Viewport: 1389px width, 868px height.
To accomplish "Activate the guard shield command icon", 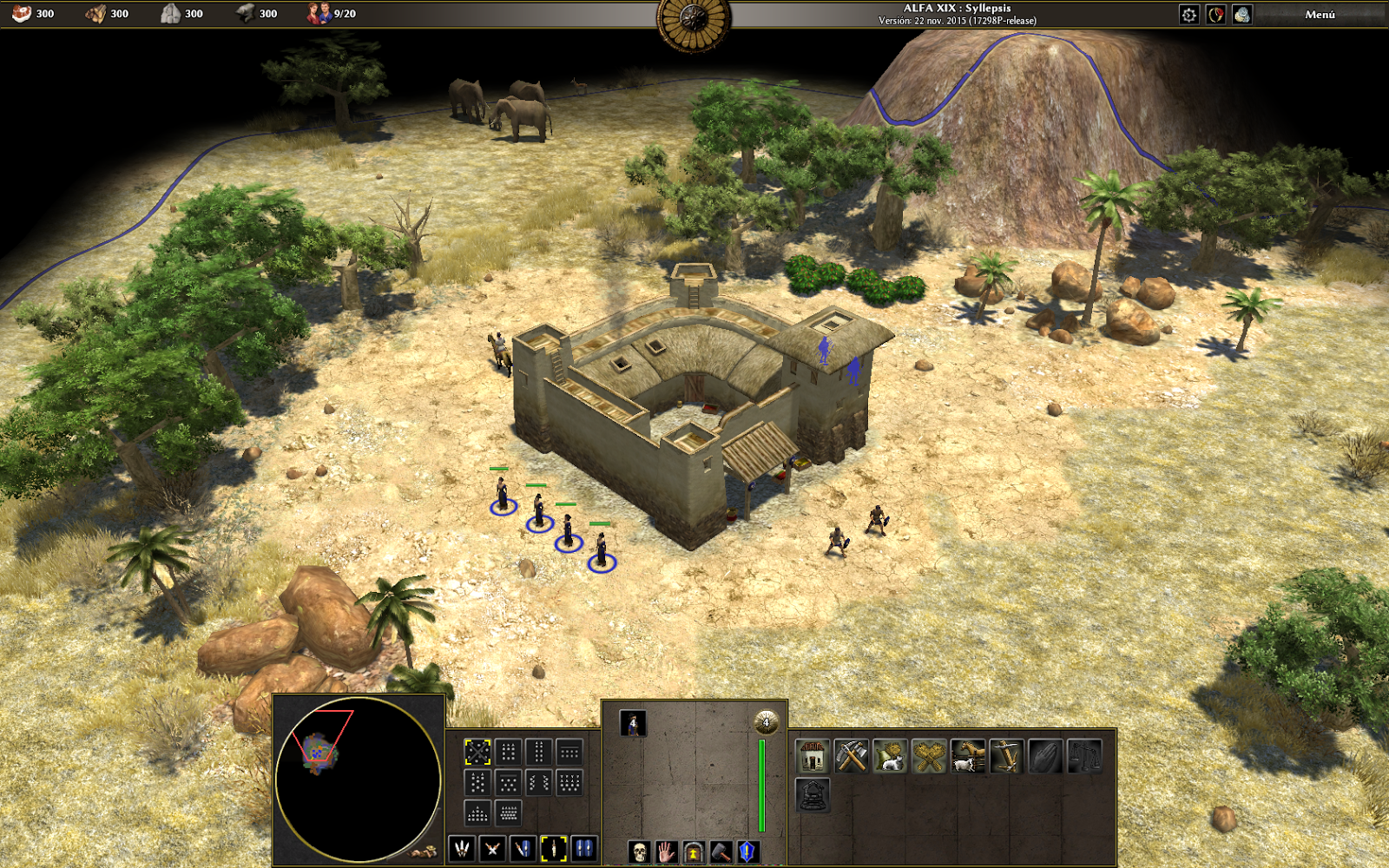I will point(747,853).
